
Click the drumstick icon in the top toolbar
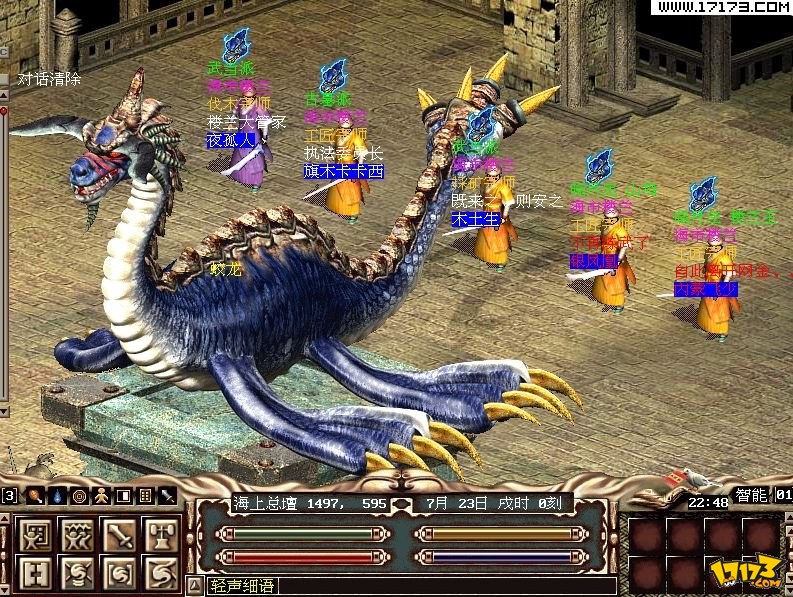tap(35, 495)
